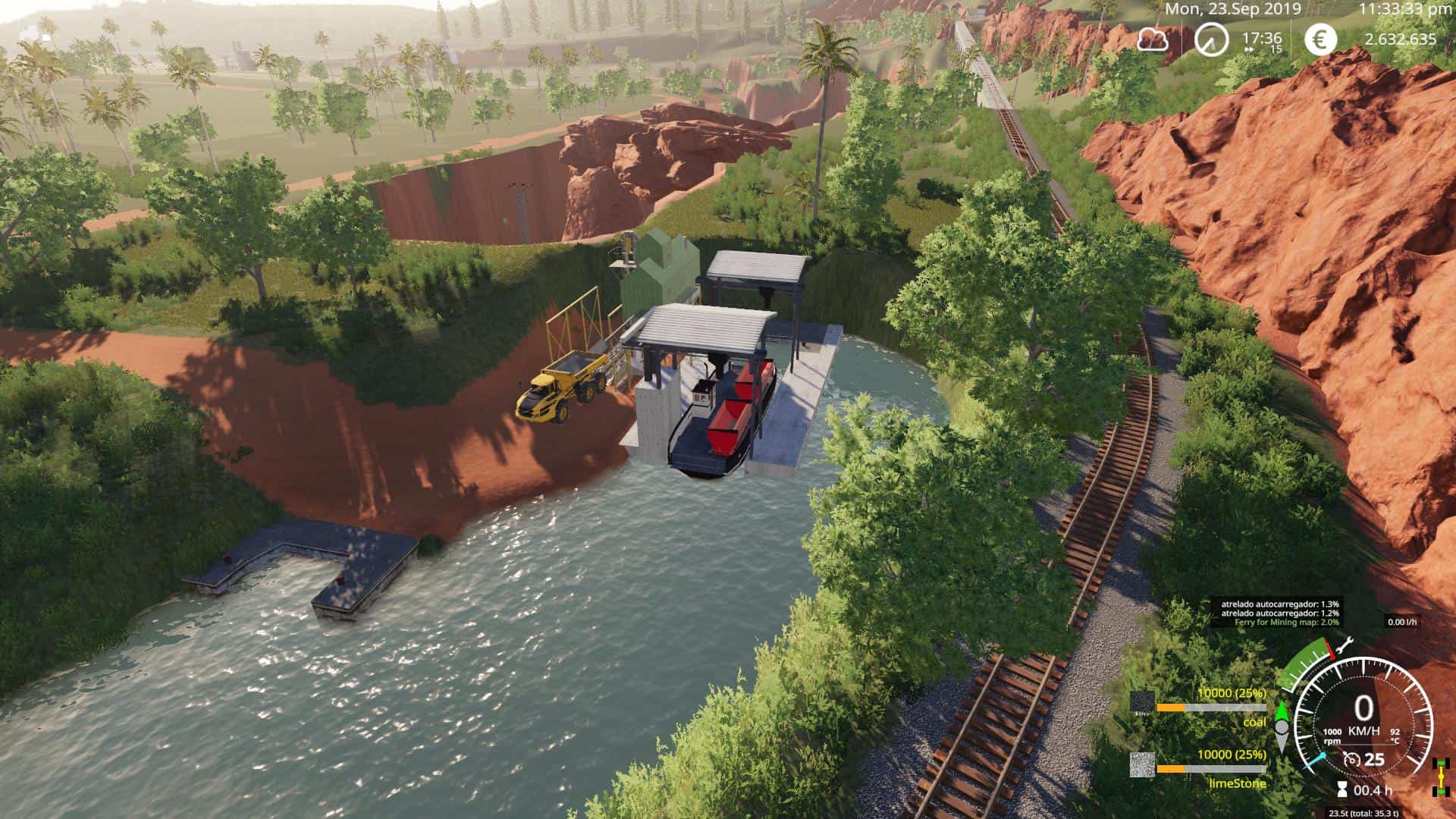Select the in-game clock icon
The height and width of the screenshot is (819, 1456).
point(1211,39)
